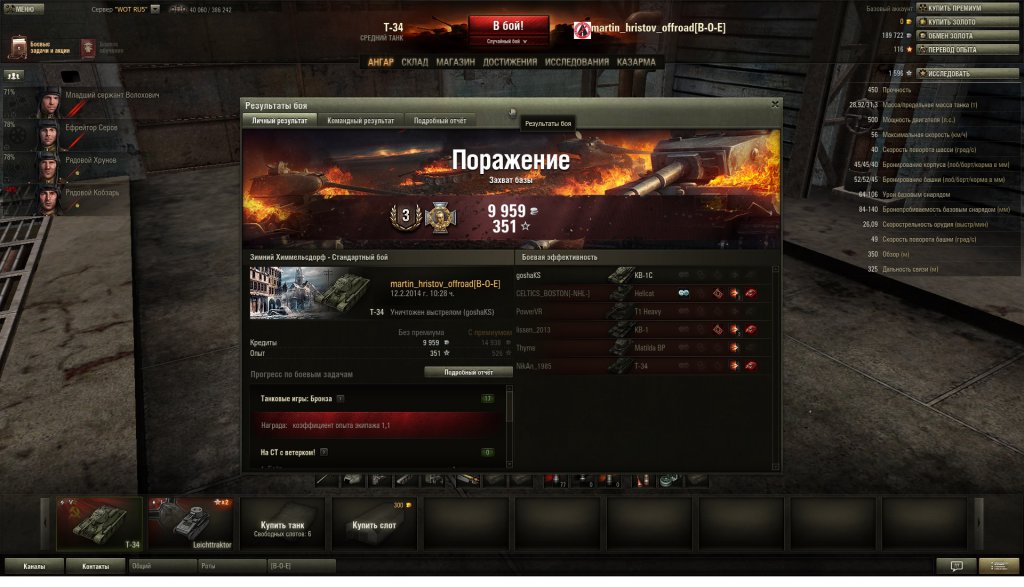Show the ИССЛЕДОВАНИЯ tab

pos(576,62)
